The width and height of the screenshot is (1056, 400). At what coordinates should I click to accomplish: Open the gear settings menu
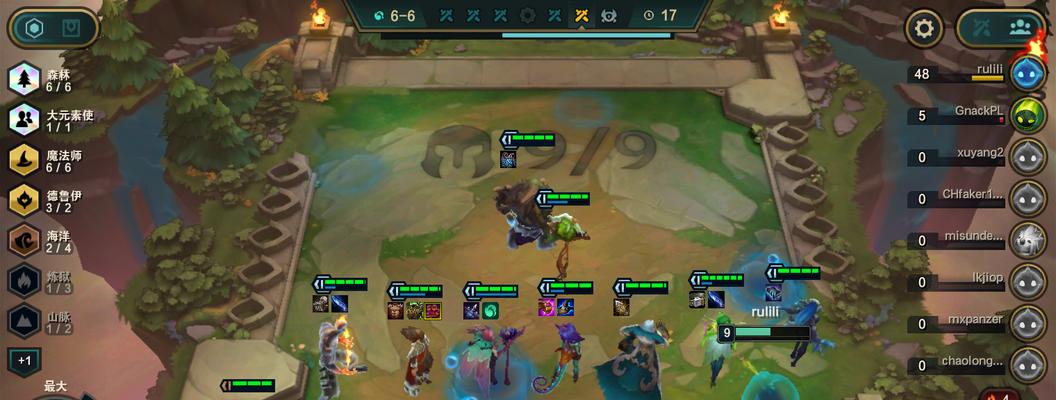[925, 28]
